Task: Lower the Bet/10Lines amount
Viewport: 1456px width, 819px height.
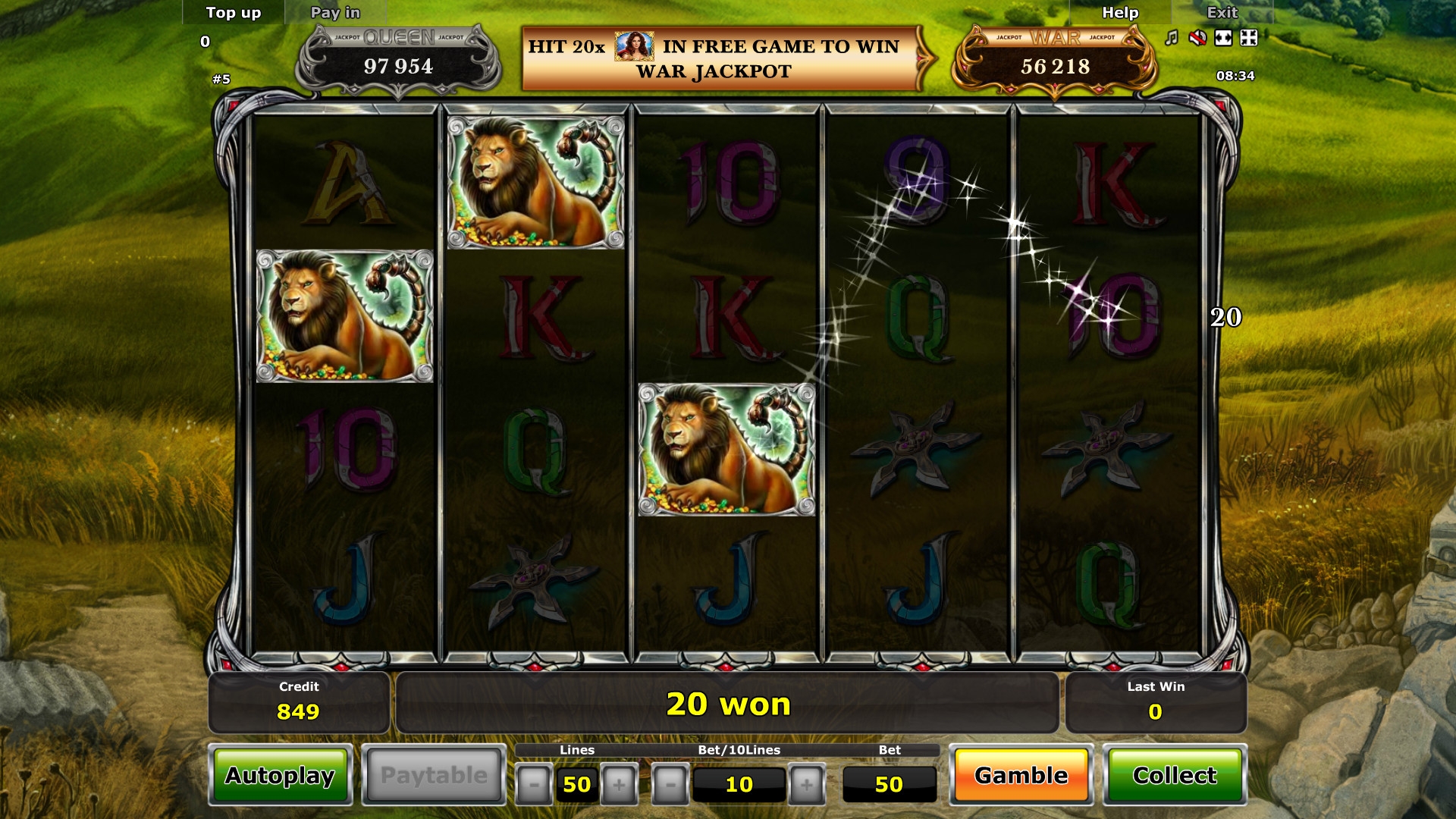Action: (670, 784)
